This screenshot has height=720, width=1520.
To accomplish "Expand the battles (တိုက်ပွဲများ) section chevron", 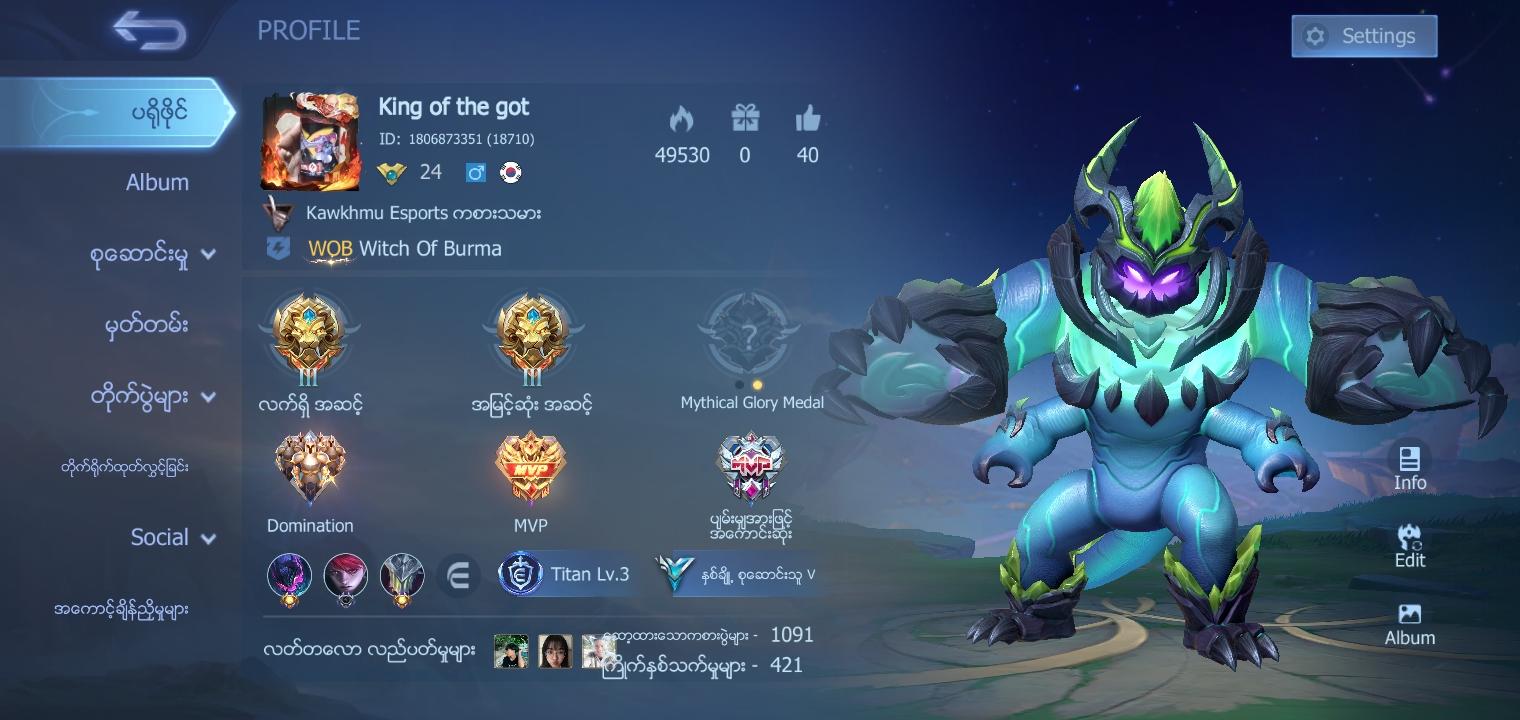I will tap(208, 396).
